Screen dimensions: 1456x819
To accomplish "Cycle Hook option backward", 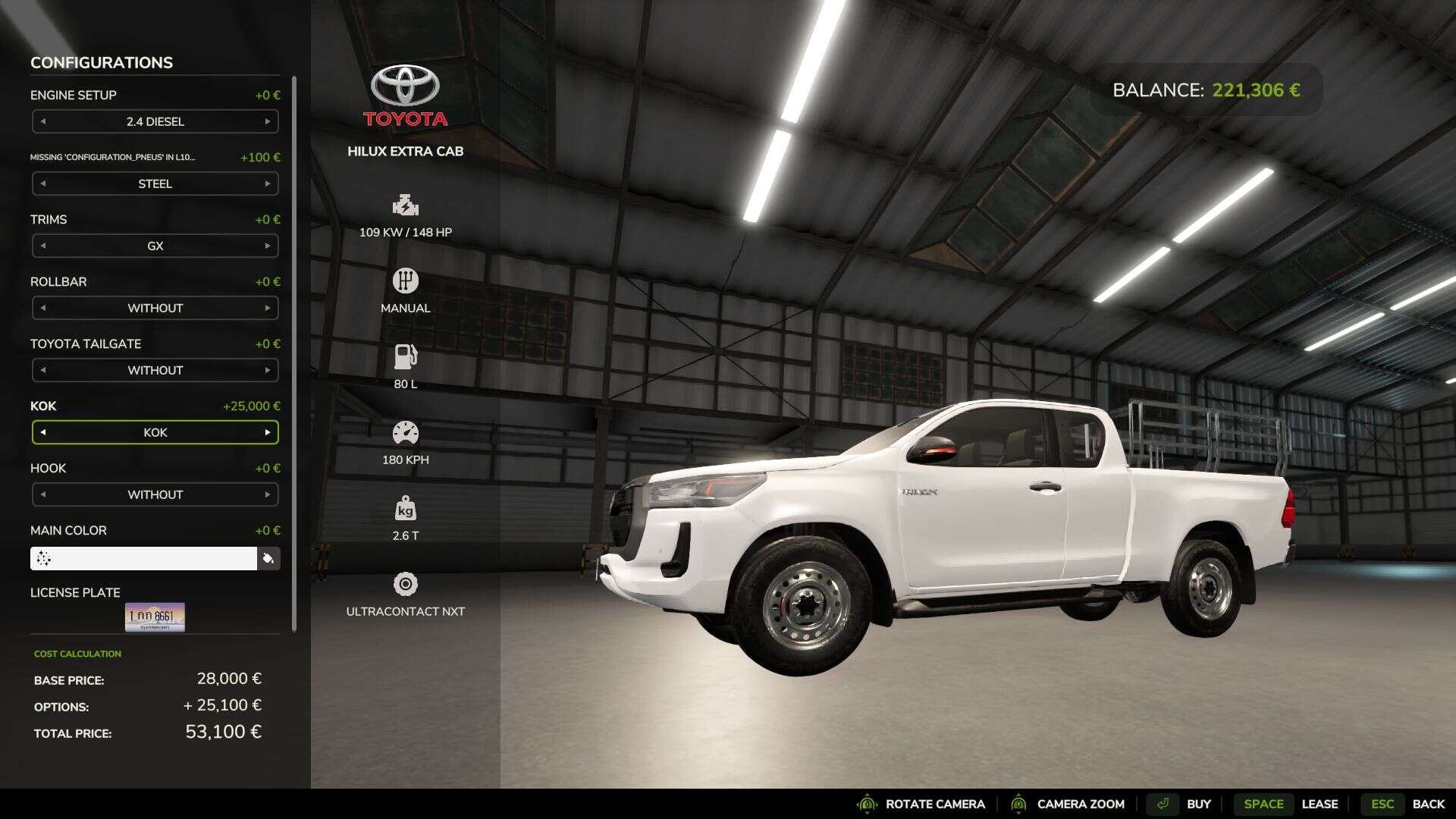I will [x=43, y=494].
